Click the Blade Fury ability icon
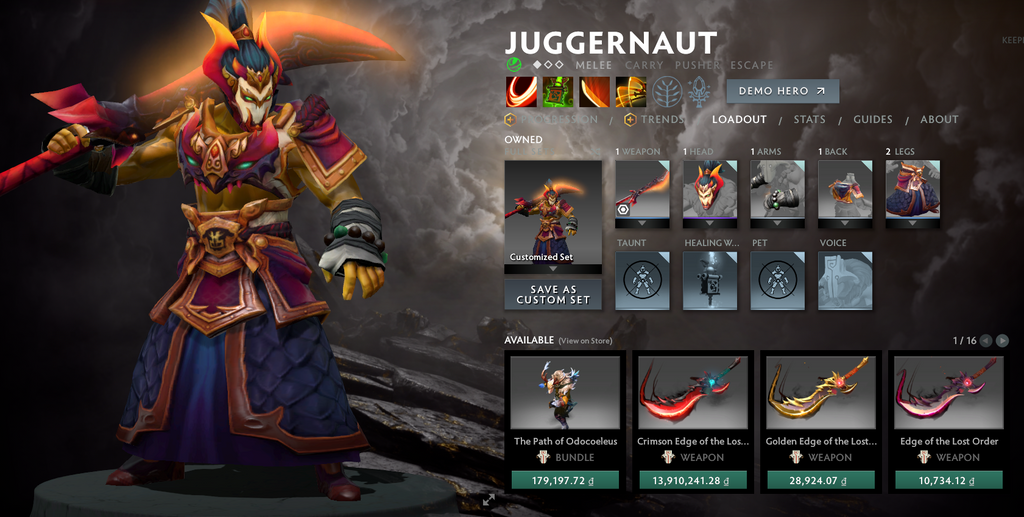 click(521, 91)
